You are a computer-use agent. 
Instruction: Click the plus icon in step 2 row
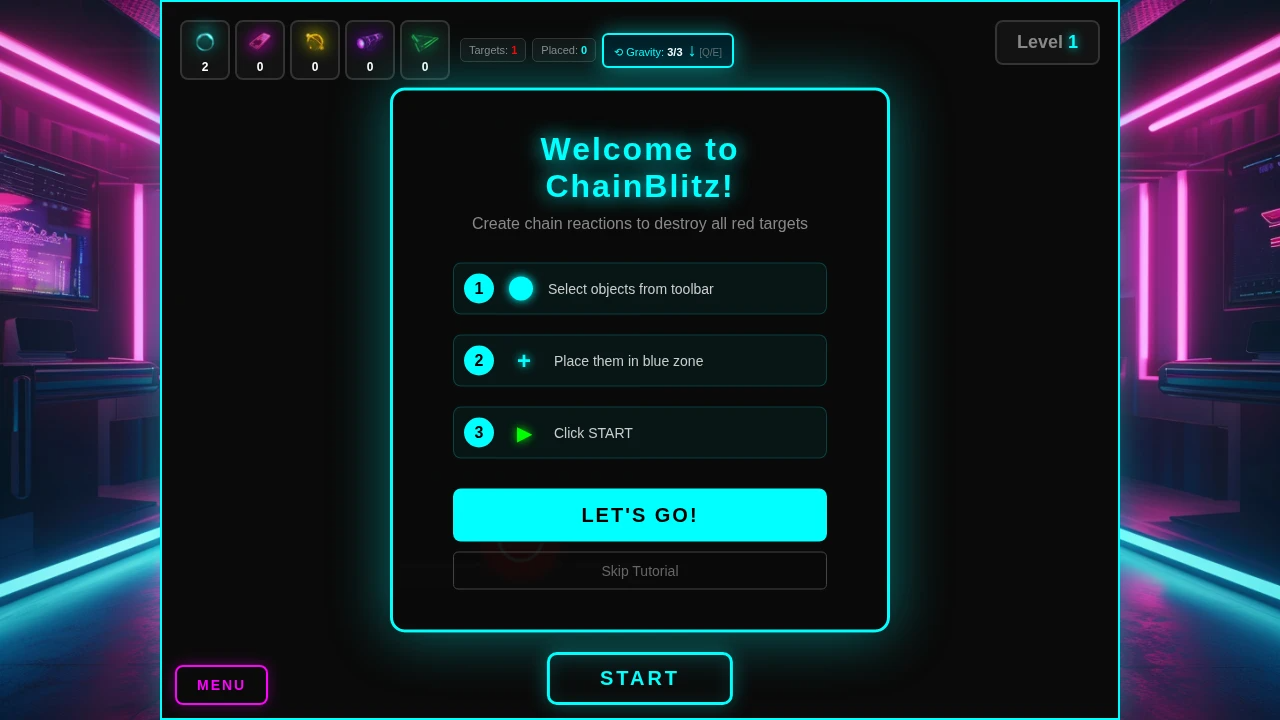click(x=524, y=361)
